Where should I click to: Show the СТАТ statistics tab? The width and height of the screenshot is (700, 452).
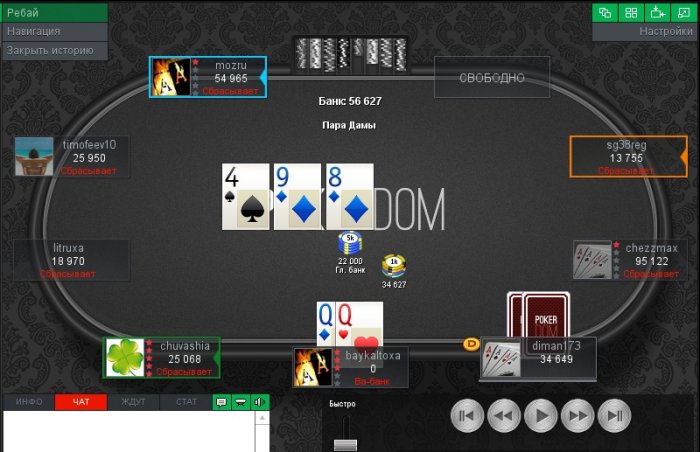[186, 402]
